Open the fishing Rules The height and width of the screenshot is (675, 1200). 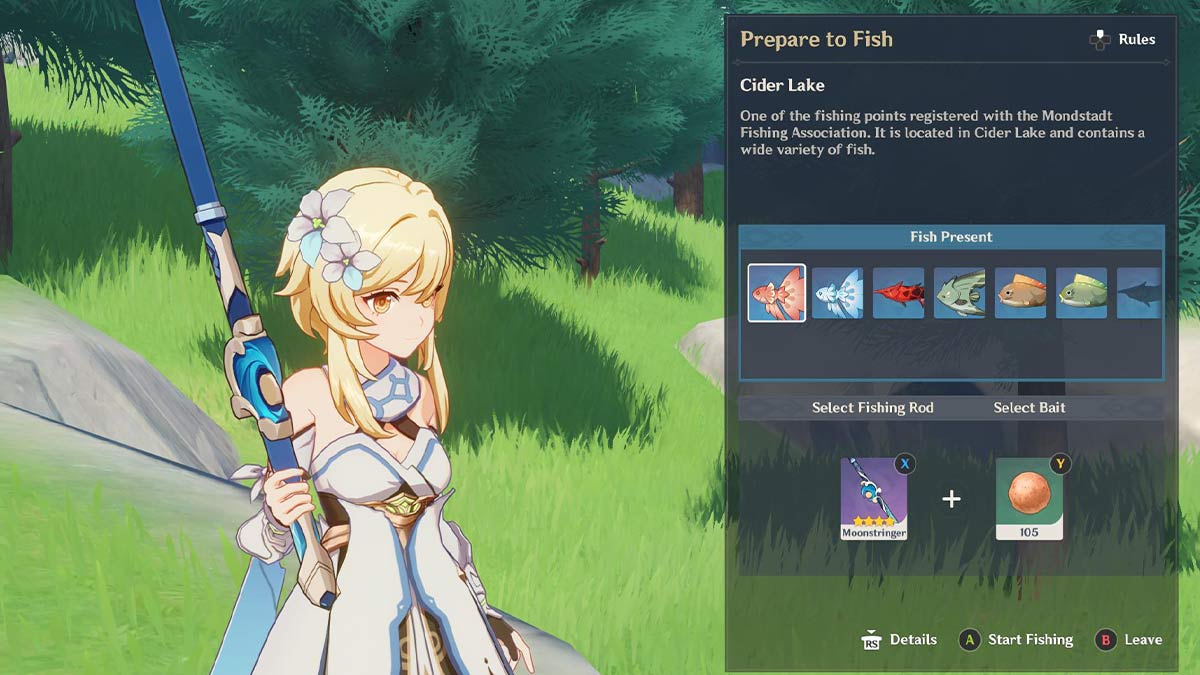(1122, 40)
